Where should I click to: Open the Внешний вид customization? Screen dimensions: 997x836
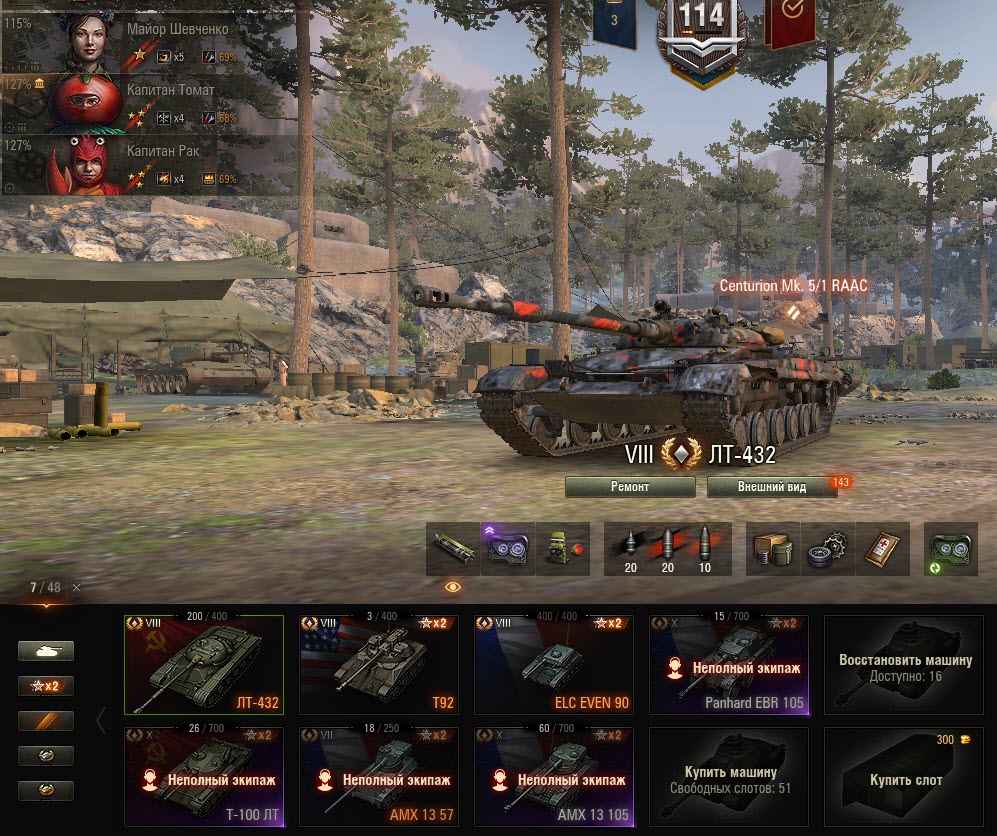[x=771, y=487]
